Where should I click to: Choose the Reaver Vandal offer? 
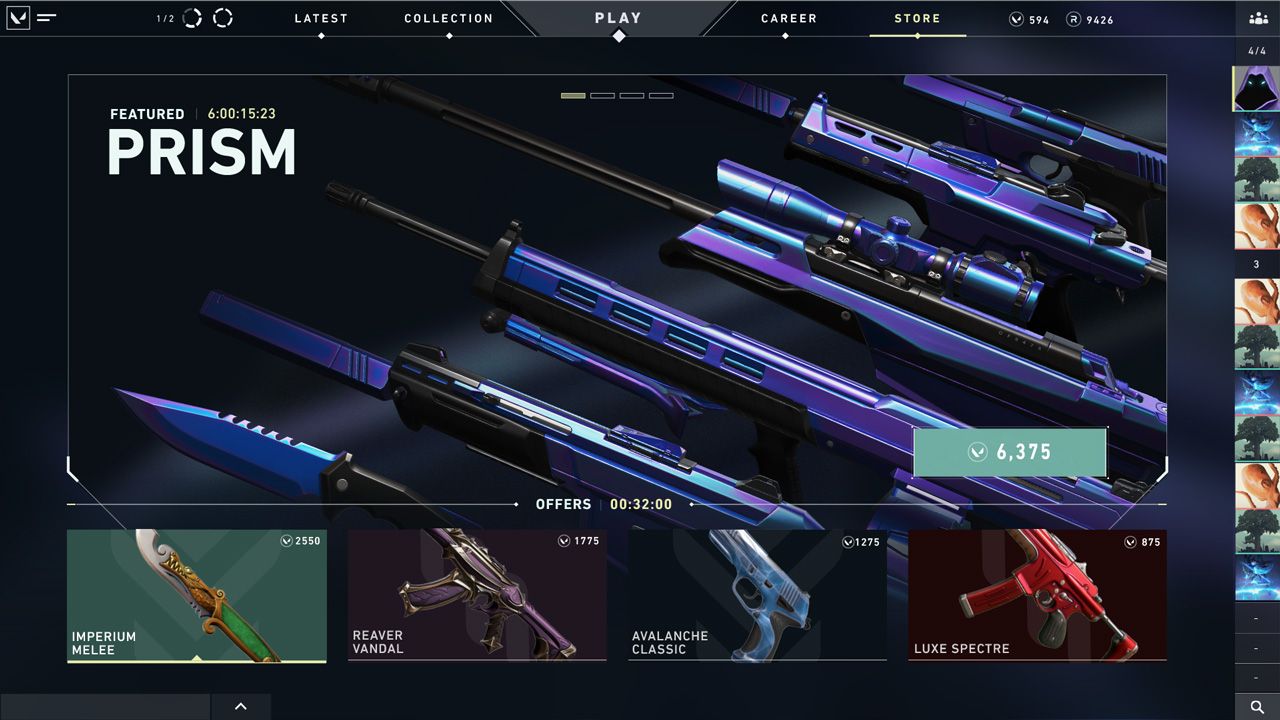[477, 595]
